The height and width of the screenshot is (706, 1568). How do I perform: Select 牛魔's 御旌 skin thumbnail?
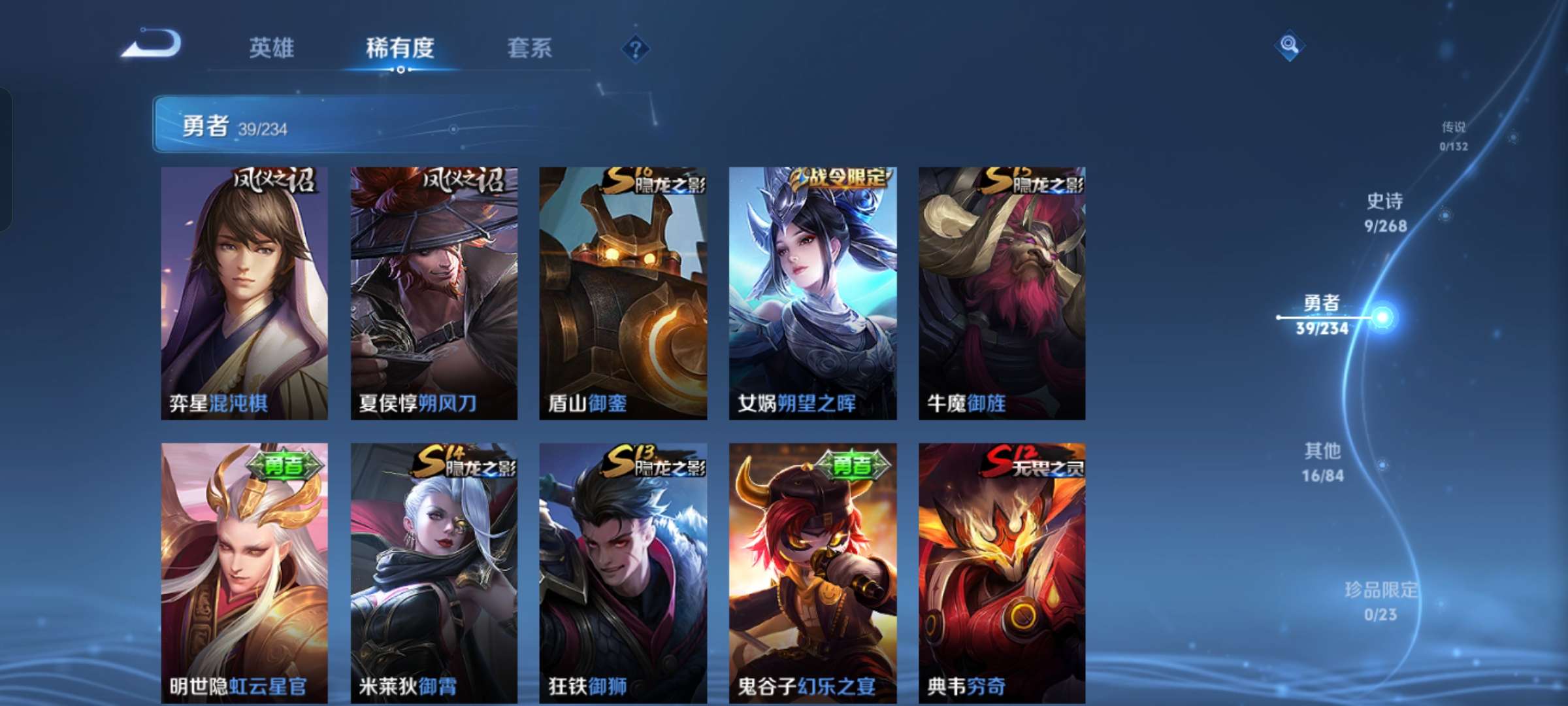(x=1002, y=294)
